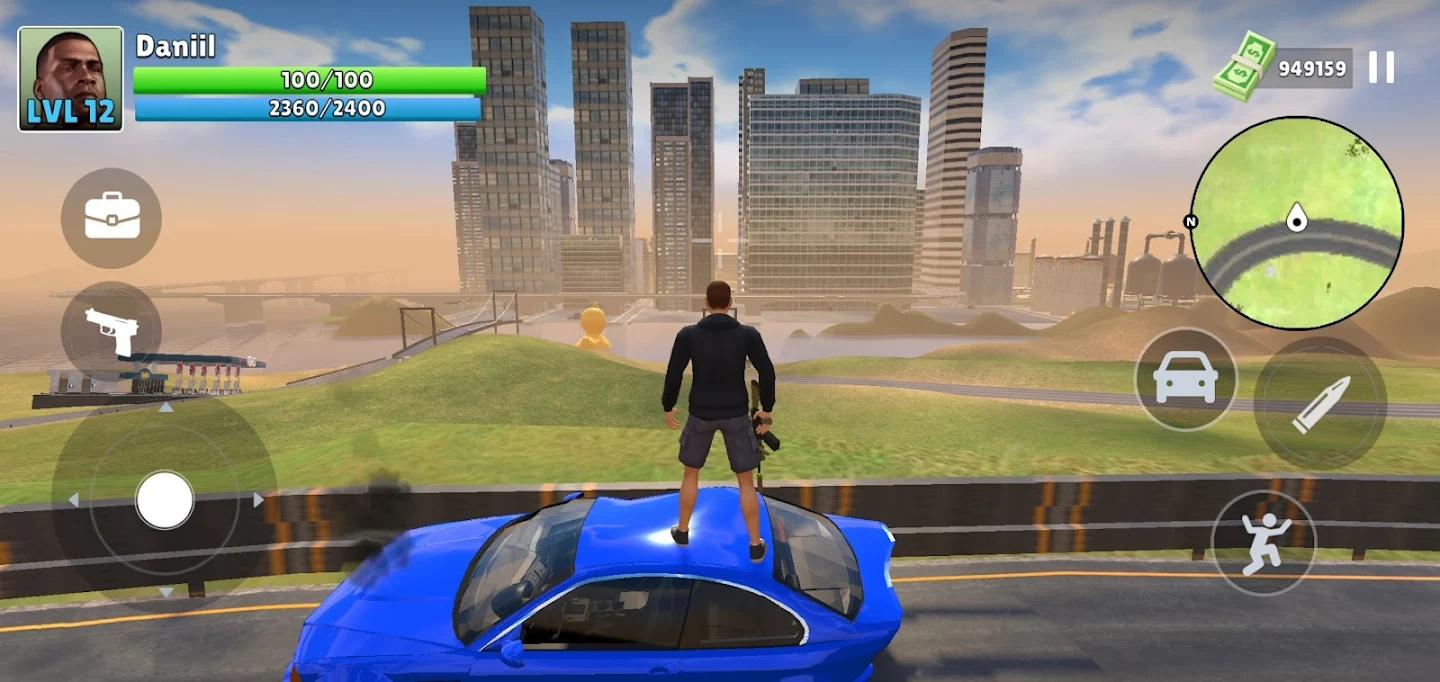Screen dimensions: 1440x682
Task: Enter the vehicle using the car button
Action: pyautogui.click(x=1185, y=379)
